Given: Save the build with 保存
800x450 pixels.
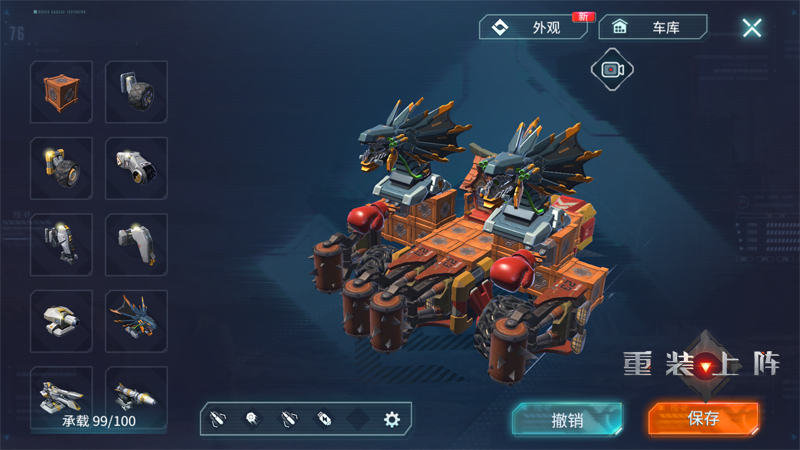Looking at the screenshot, I should click(703, 419).
